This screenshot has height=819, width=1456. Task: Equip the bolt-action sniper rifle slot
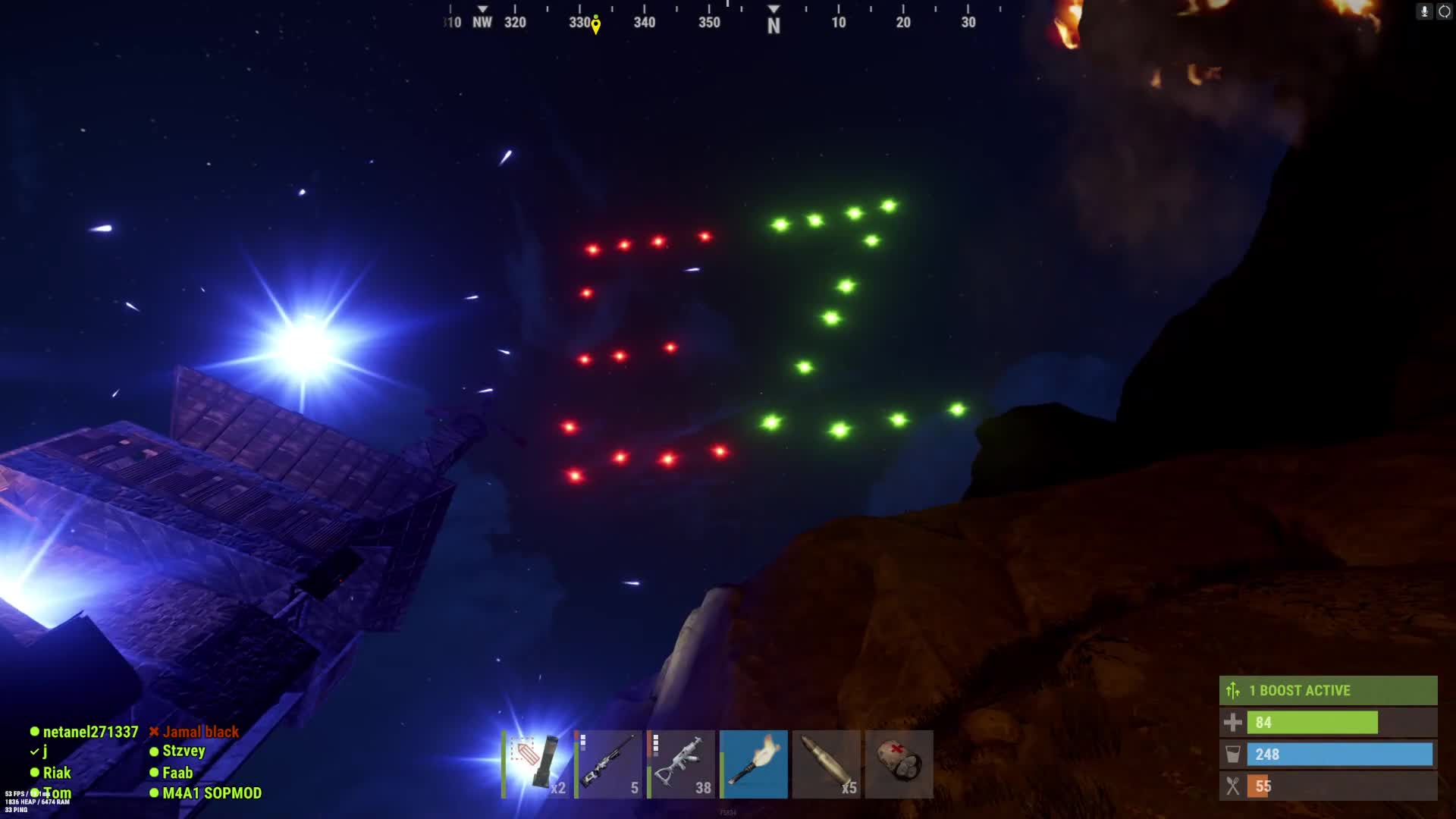click(609, 764)
